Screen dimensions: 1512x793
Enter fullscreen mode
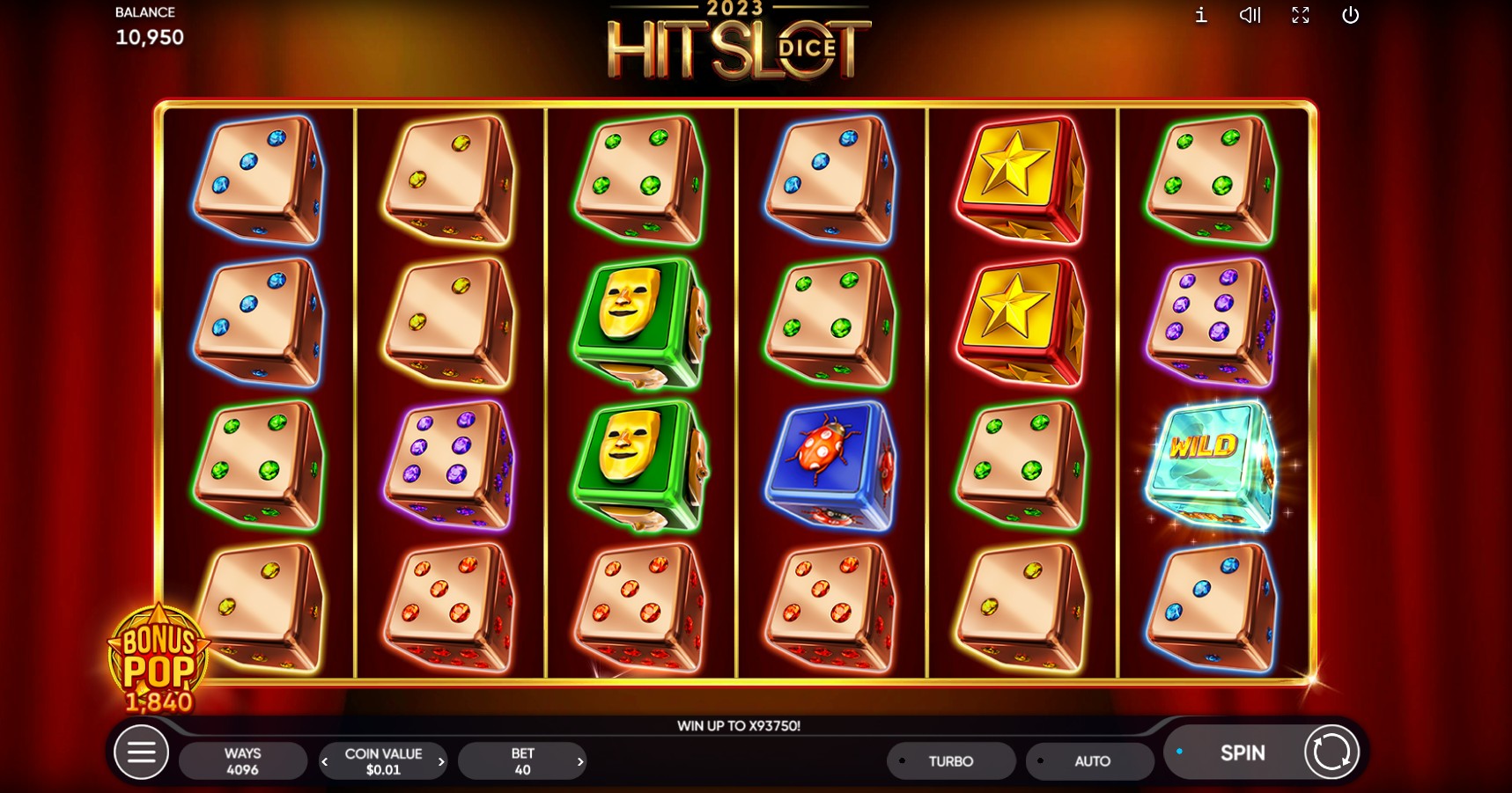(x=1300, y=15)
